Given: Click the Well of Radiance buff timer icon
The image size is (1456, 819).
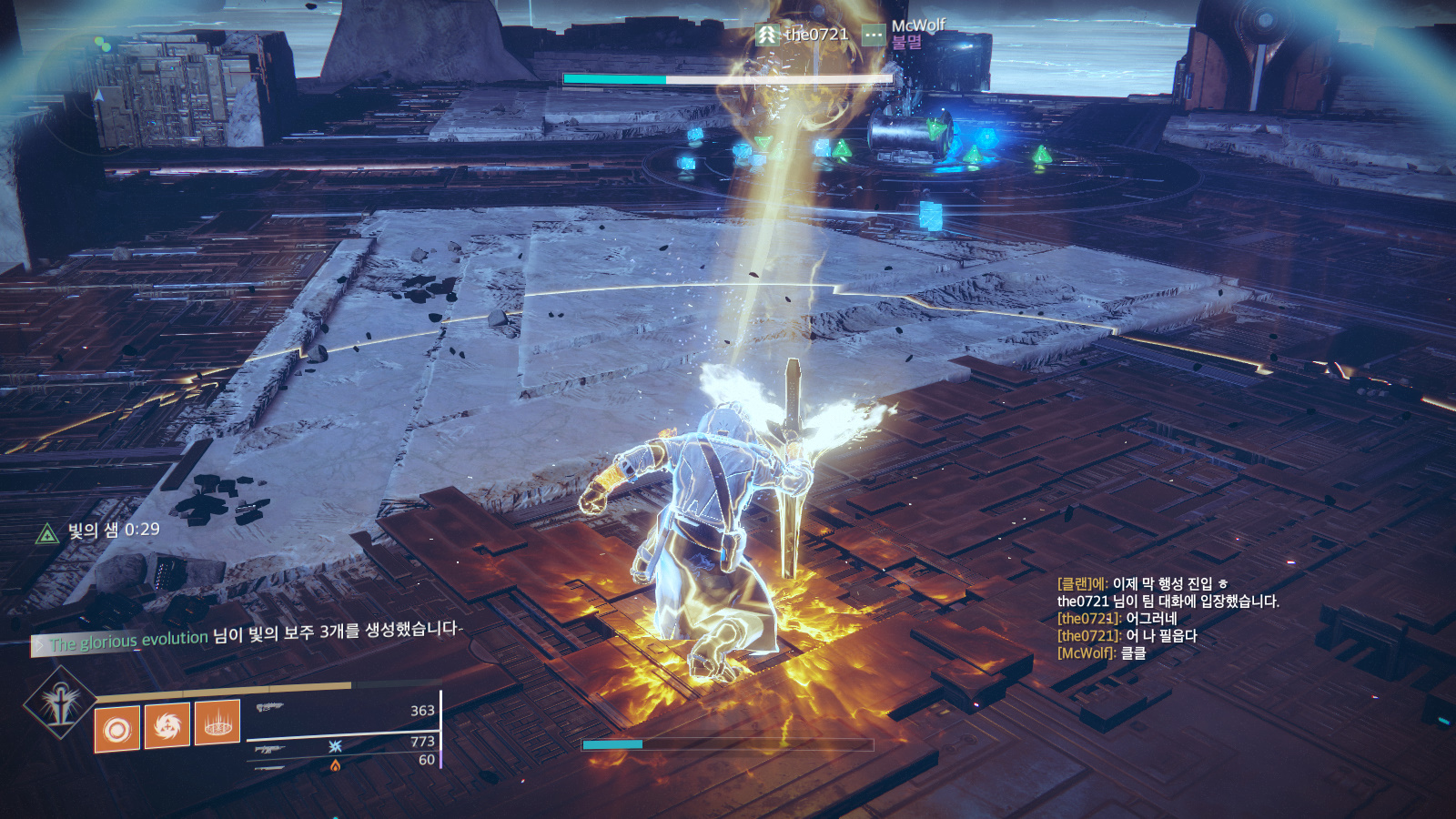Looking at the screenshot, I should click(46, 534).
